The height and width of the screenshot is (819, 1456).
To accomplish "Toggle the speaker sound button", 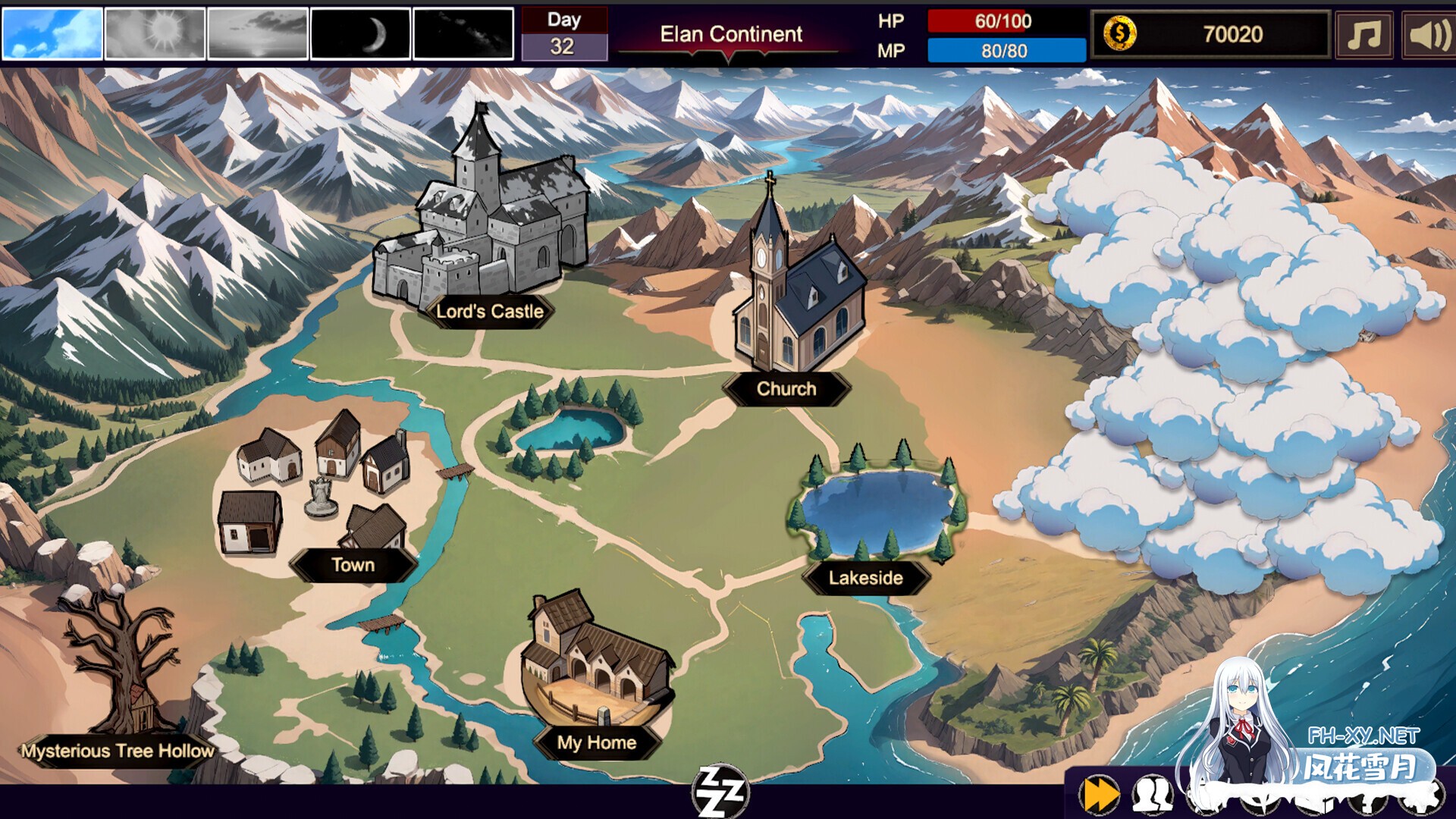I will click(x=1428, y=34).
